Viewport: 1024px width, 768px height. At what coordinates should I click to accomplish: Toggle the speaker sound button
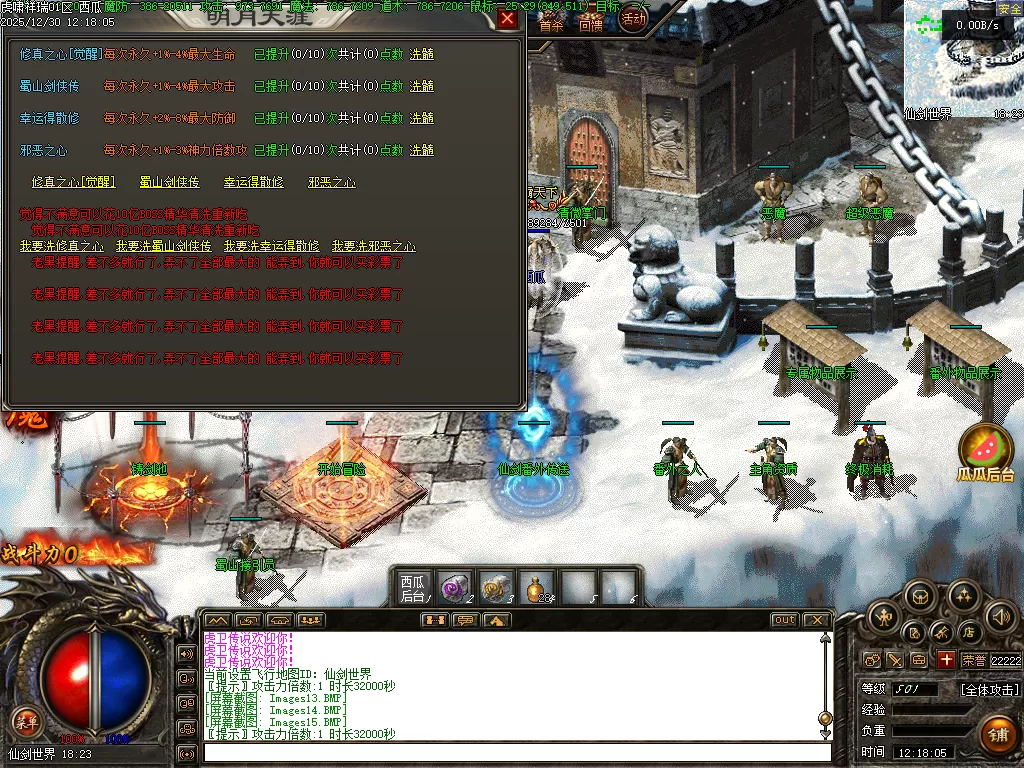(x=1000, y=616)
